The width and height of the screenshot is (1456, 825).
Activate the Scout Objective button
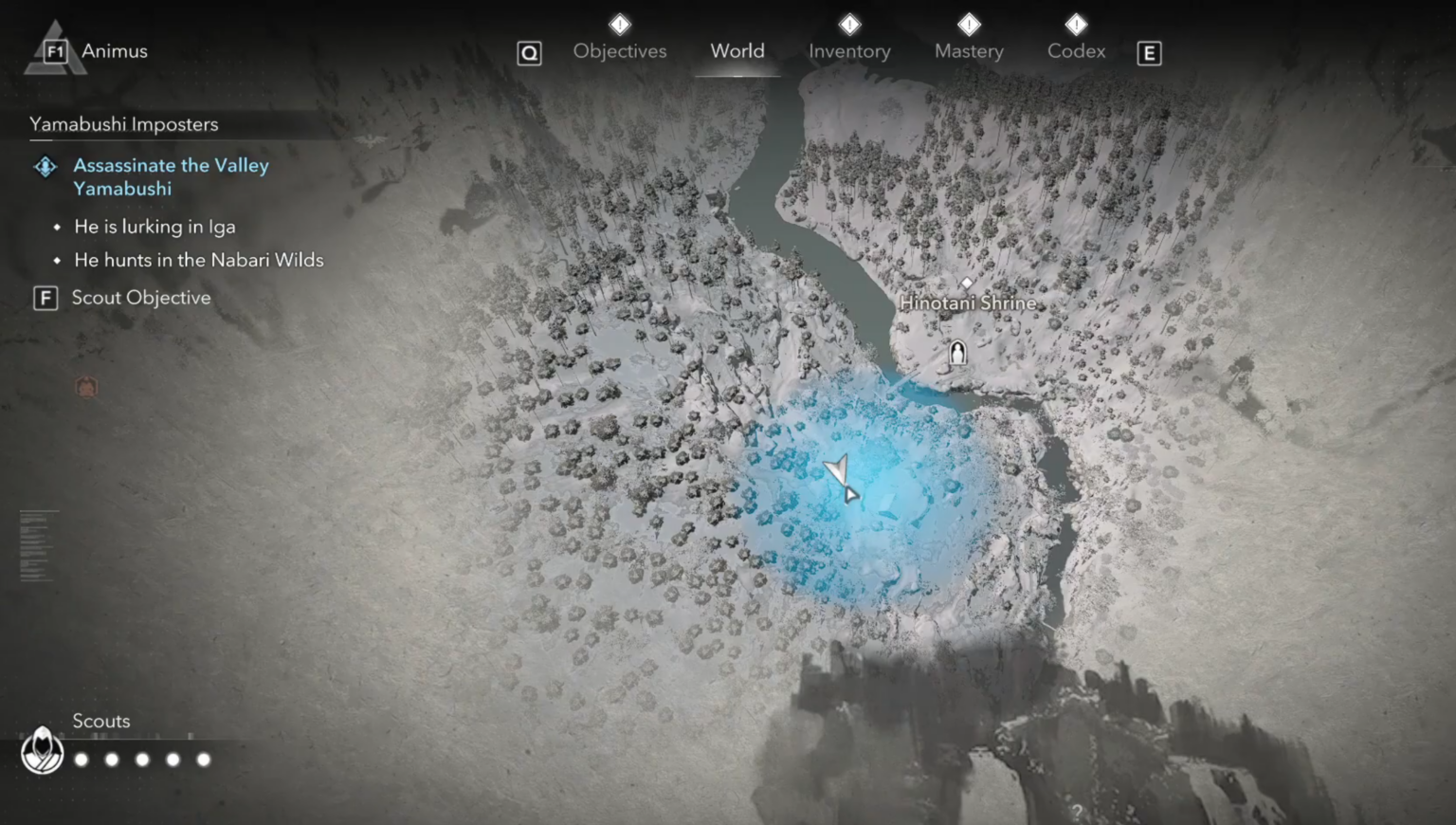pyautogui.click(x=140, y=297)
